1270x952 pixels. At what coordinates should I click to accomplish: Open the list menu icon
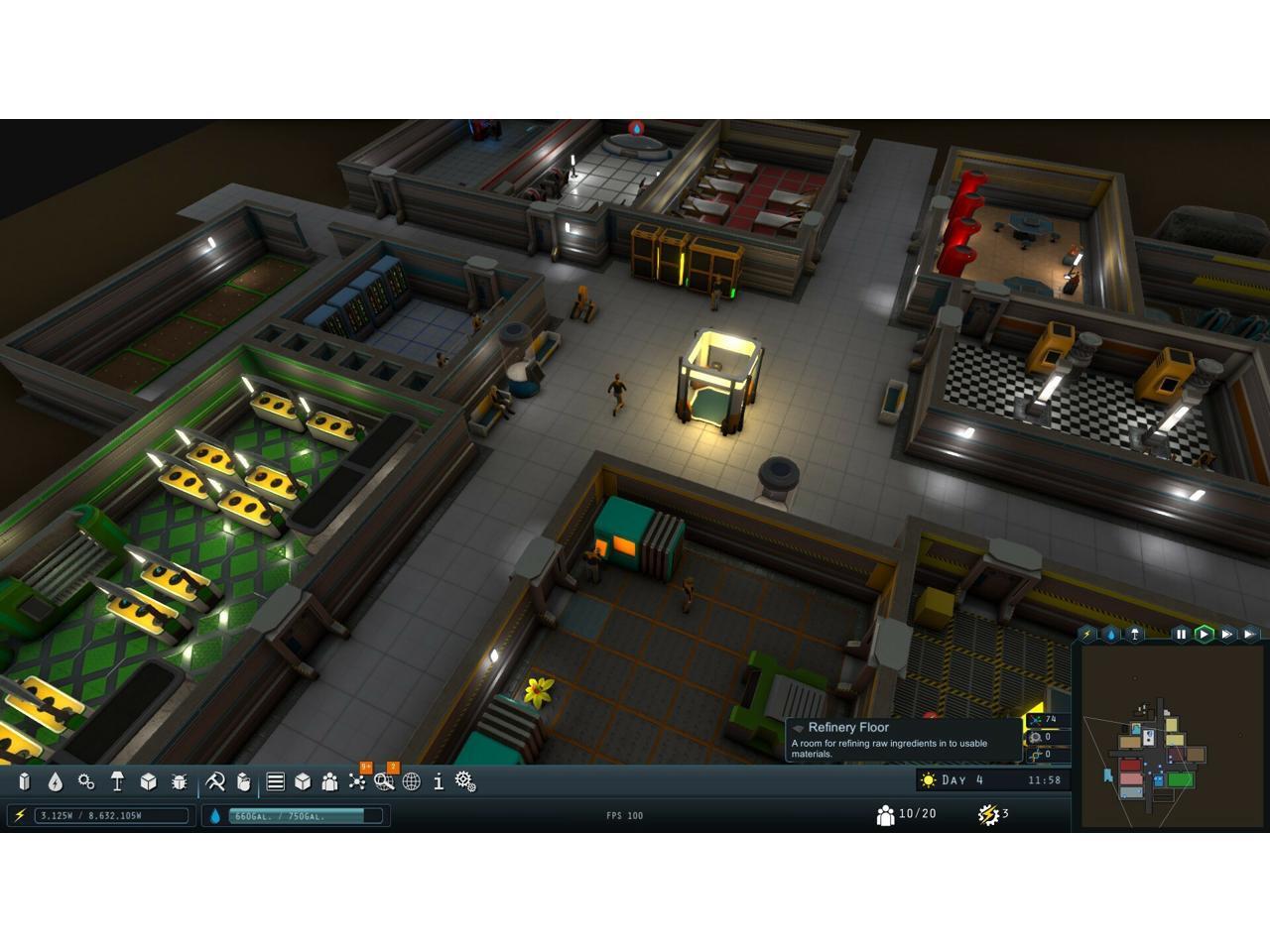click(x=276, y=782)
